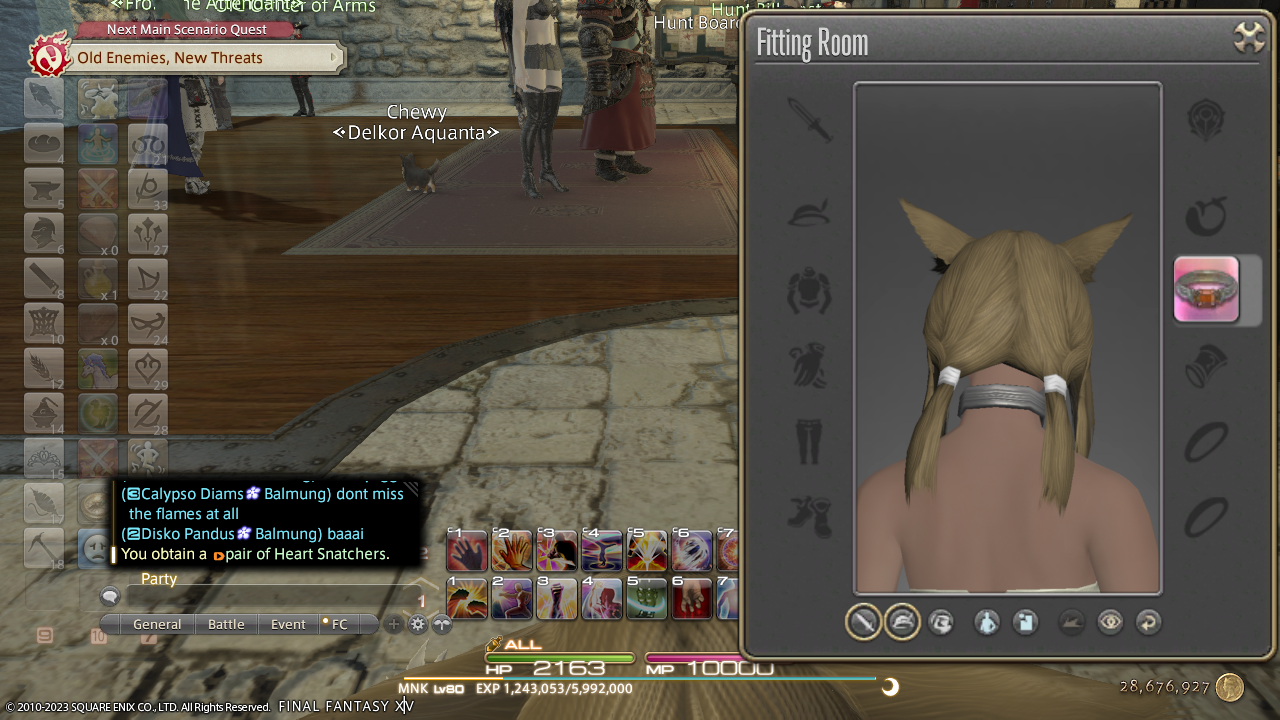
Task: Click the speech bubble chat mode icon
Action: click(110, 597)
